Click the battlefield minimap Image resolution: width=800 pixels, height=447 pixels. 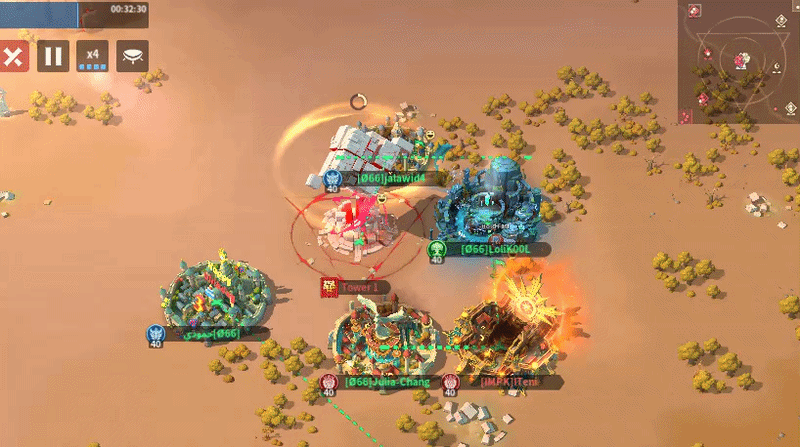738,61
